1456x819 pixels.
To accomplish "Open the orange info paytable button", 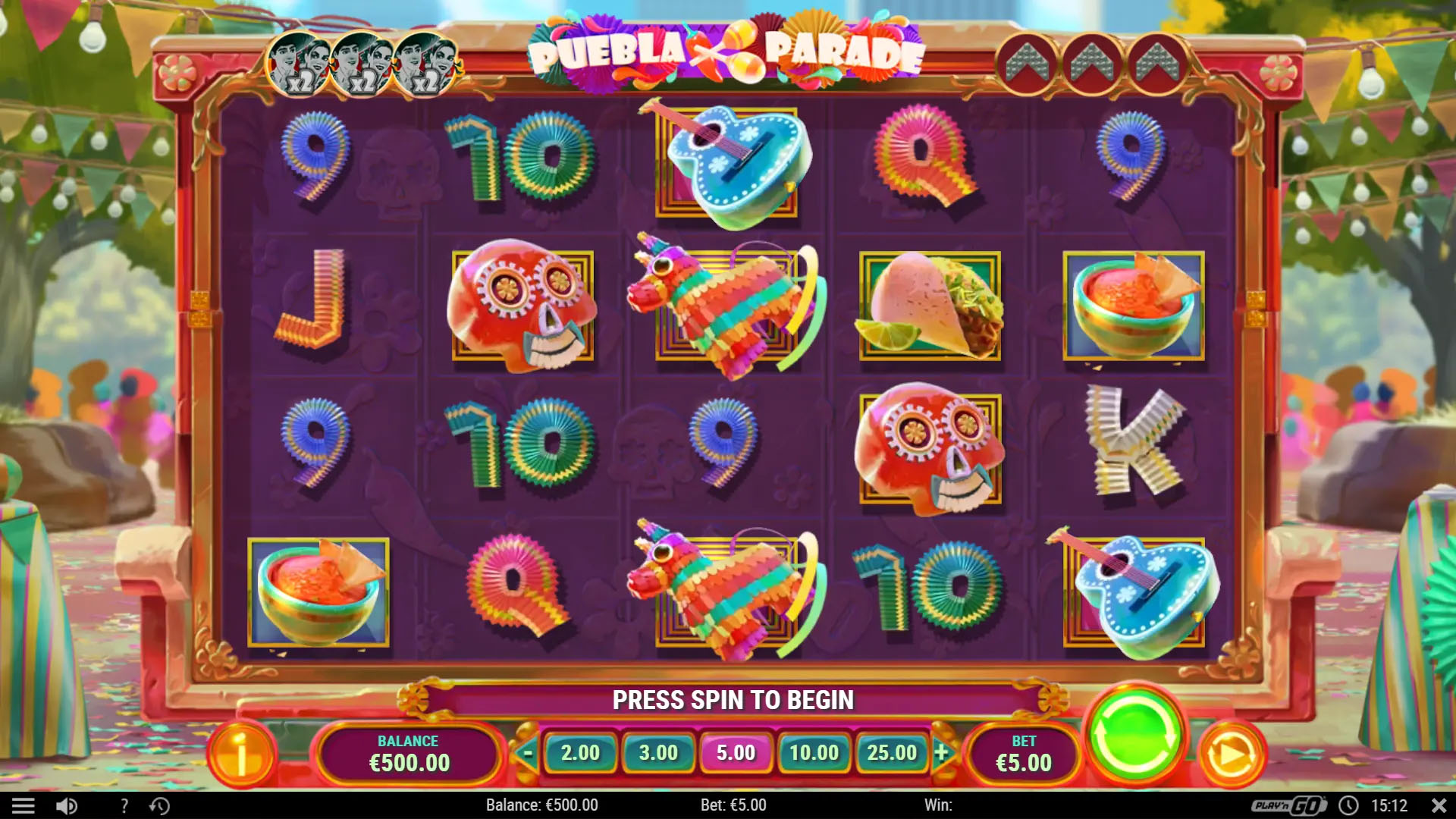I will coord(241,755).
